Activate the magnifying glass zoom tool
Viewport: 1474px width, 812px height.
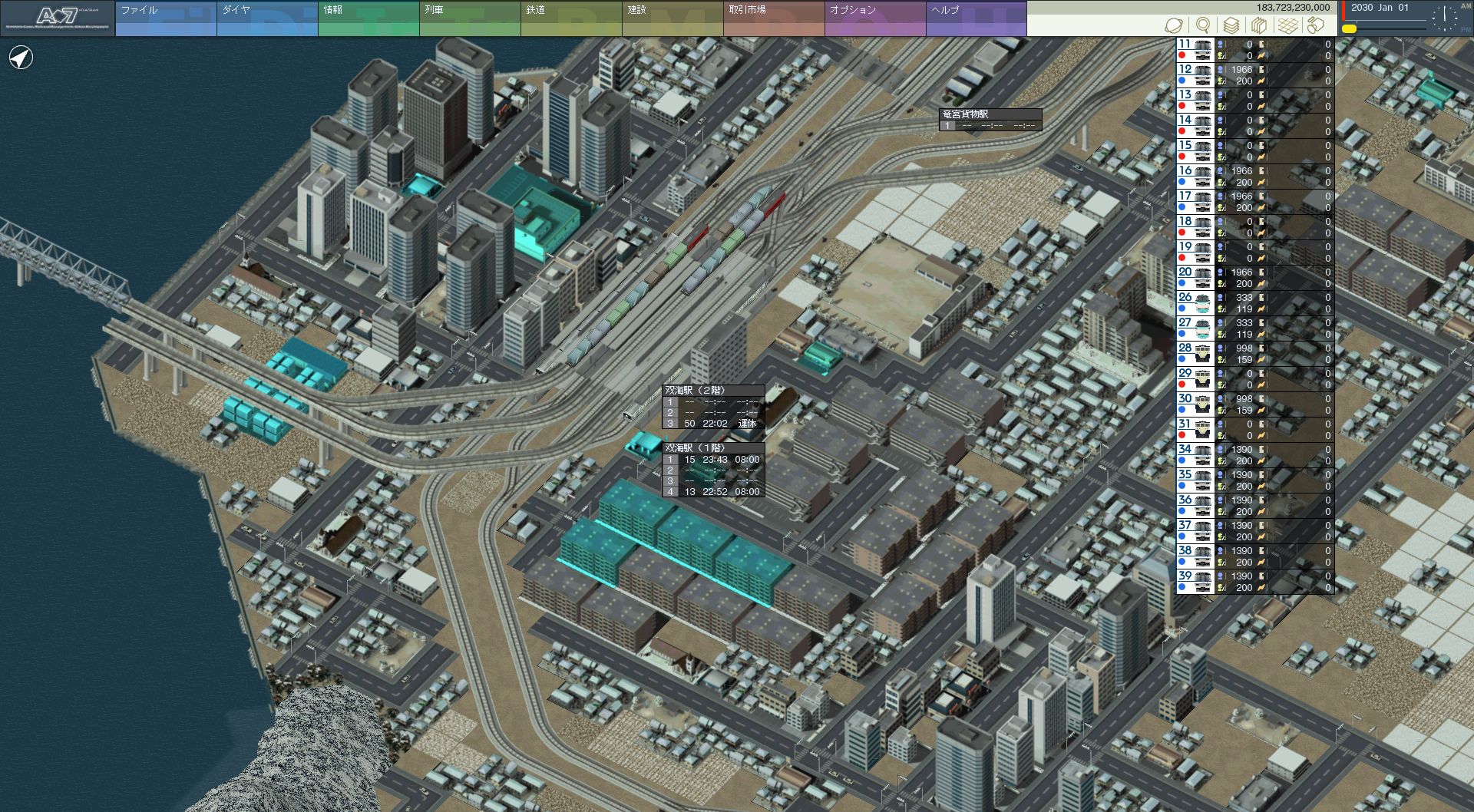pyautogui.click(x=1203, y=25)
